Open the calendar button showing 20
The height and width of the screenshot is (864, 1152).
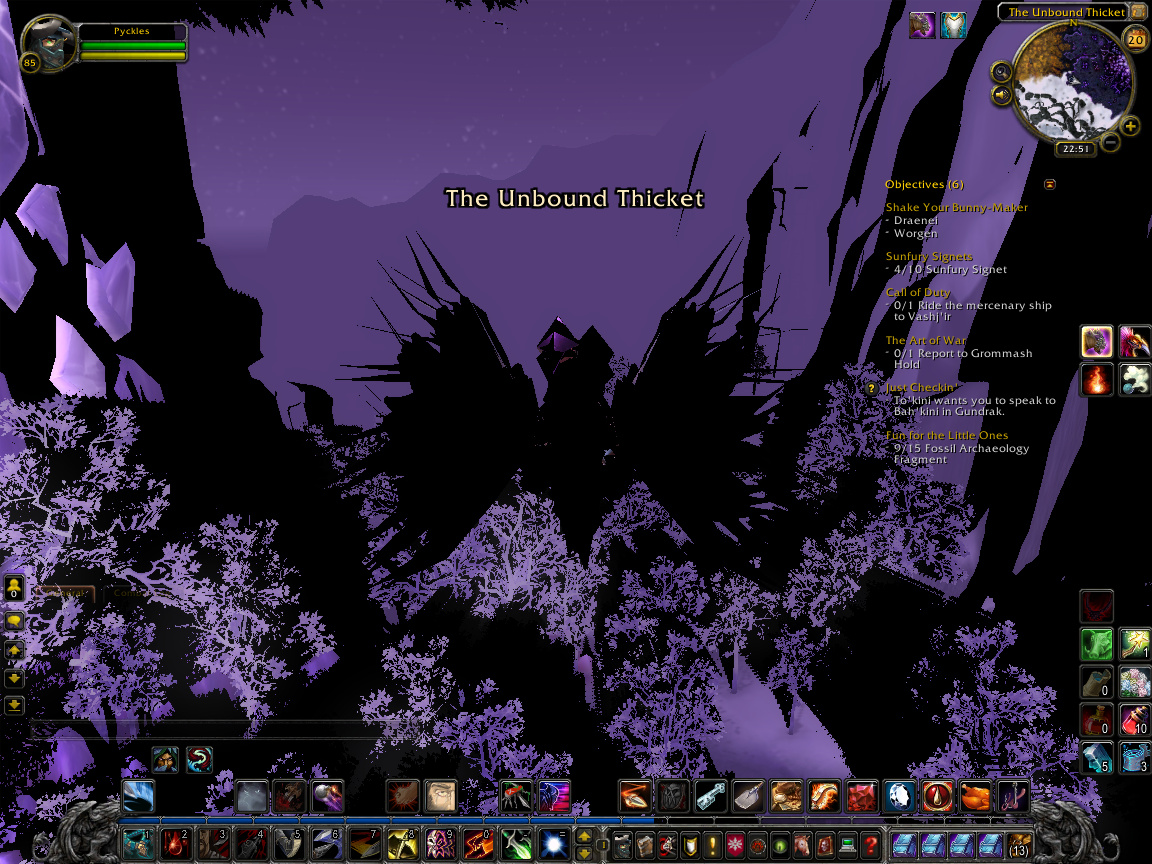(1135, 40)
